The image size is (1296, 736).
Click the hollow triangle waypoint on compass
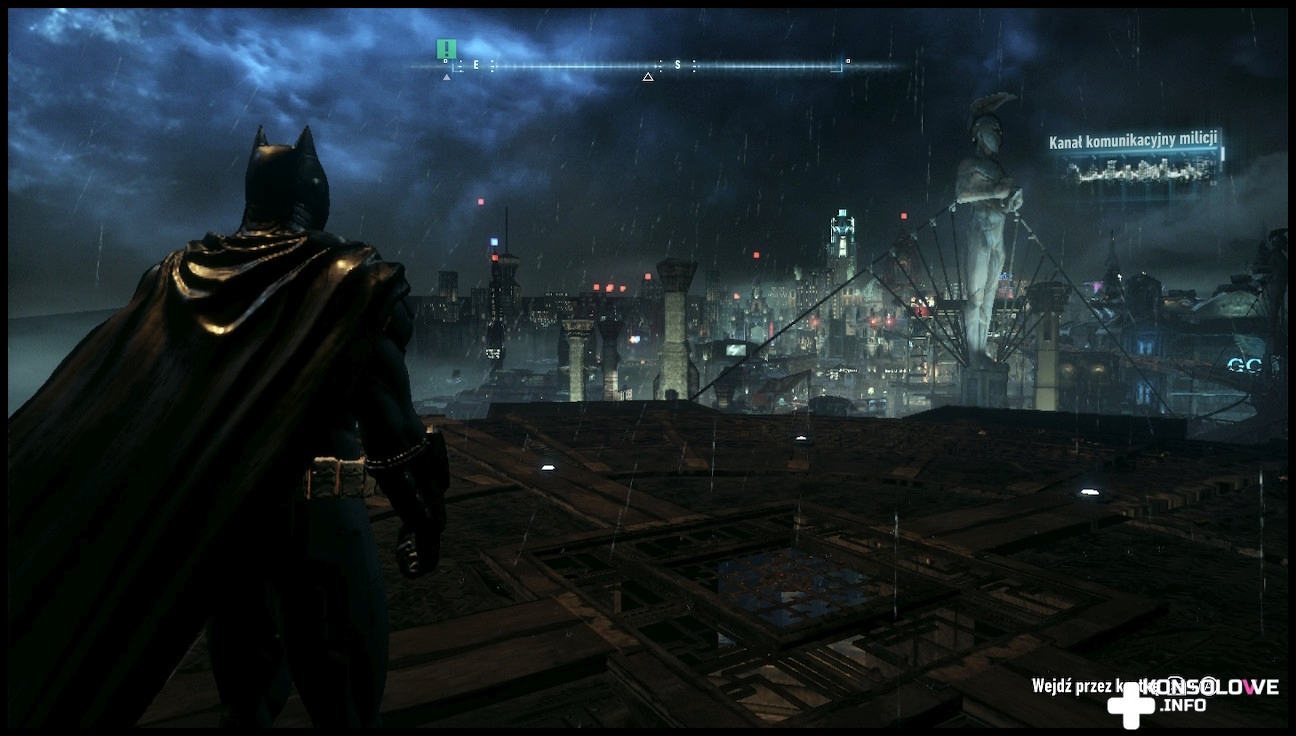coord(648,77)
